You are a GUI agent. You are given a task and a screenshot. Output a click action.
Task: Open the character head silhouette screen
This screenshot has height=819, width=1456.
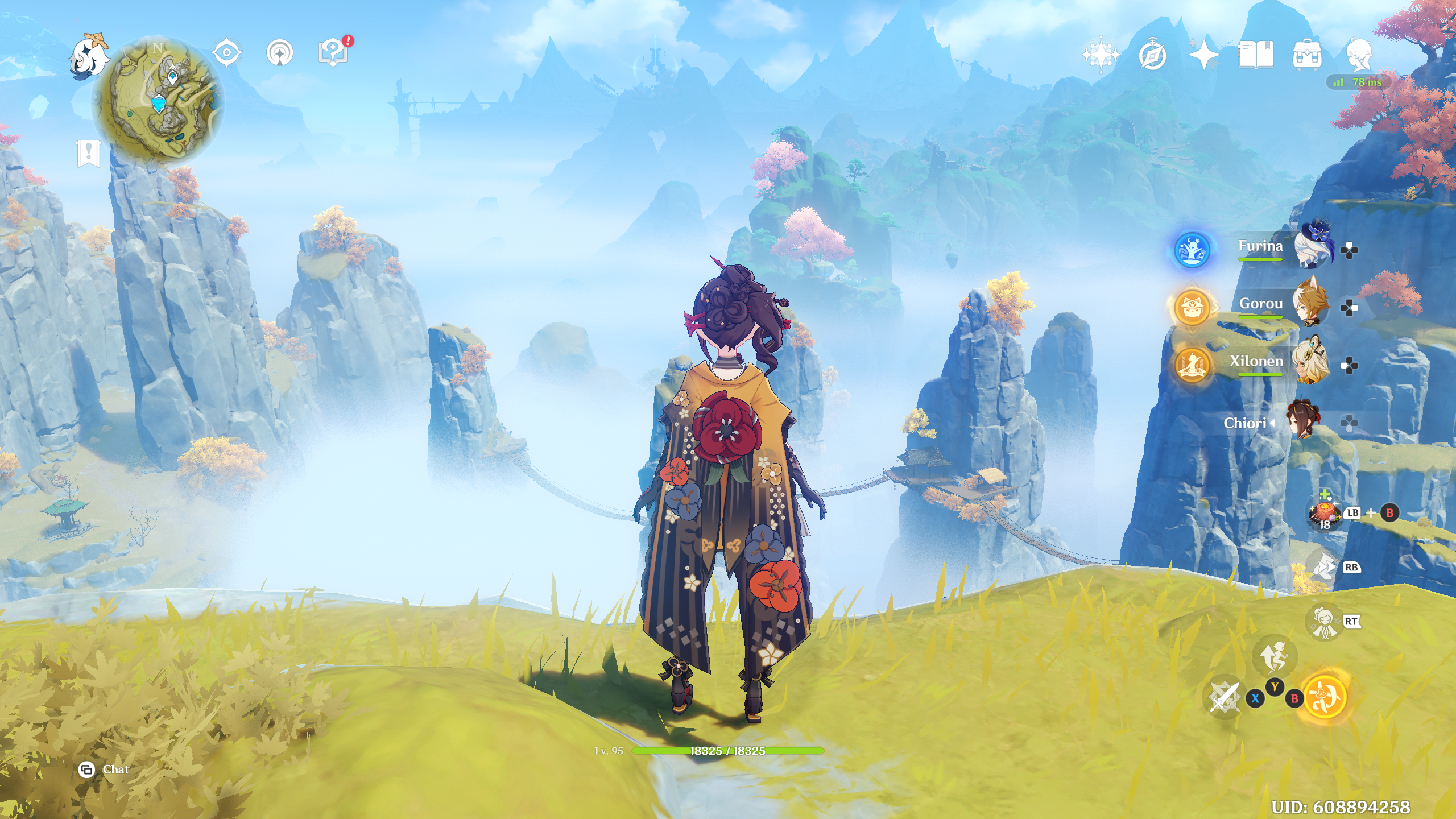[x=1359, y=55]
